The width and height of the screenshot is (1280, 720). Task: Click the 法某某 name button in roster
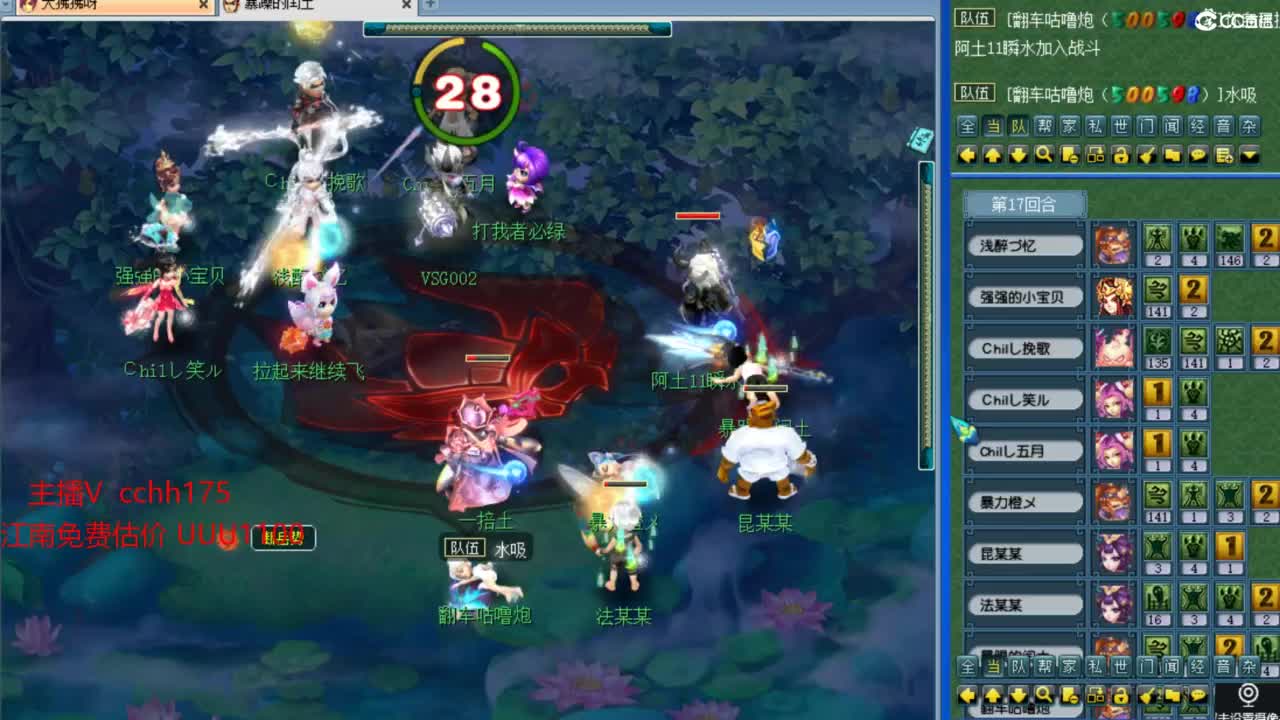[x=1024, y=603]
